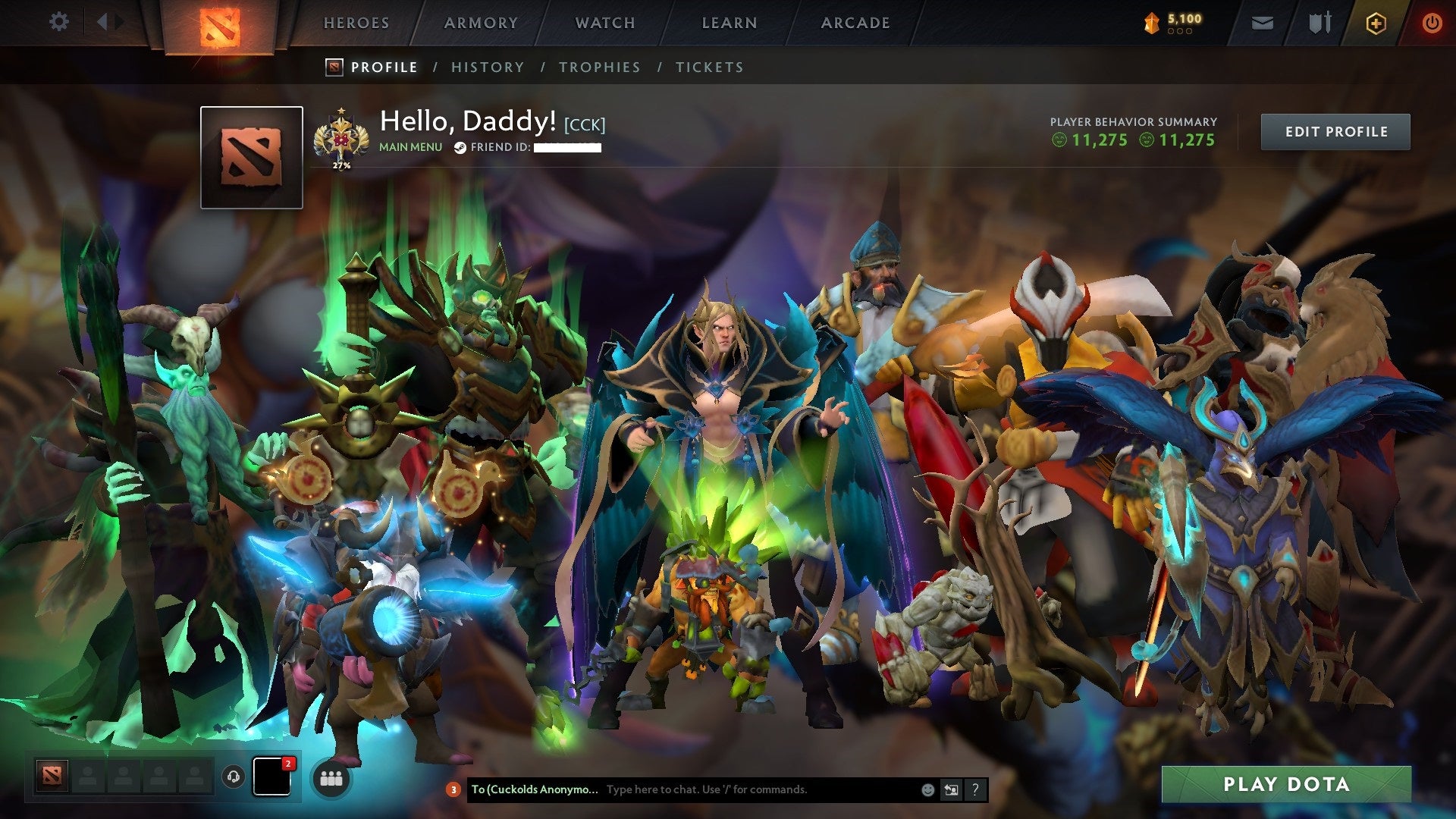Open the MAIN MENU status selector
1456x819 pixels.
pos(409,147)
